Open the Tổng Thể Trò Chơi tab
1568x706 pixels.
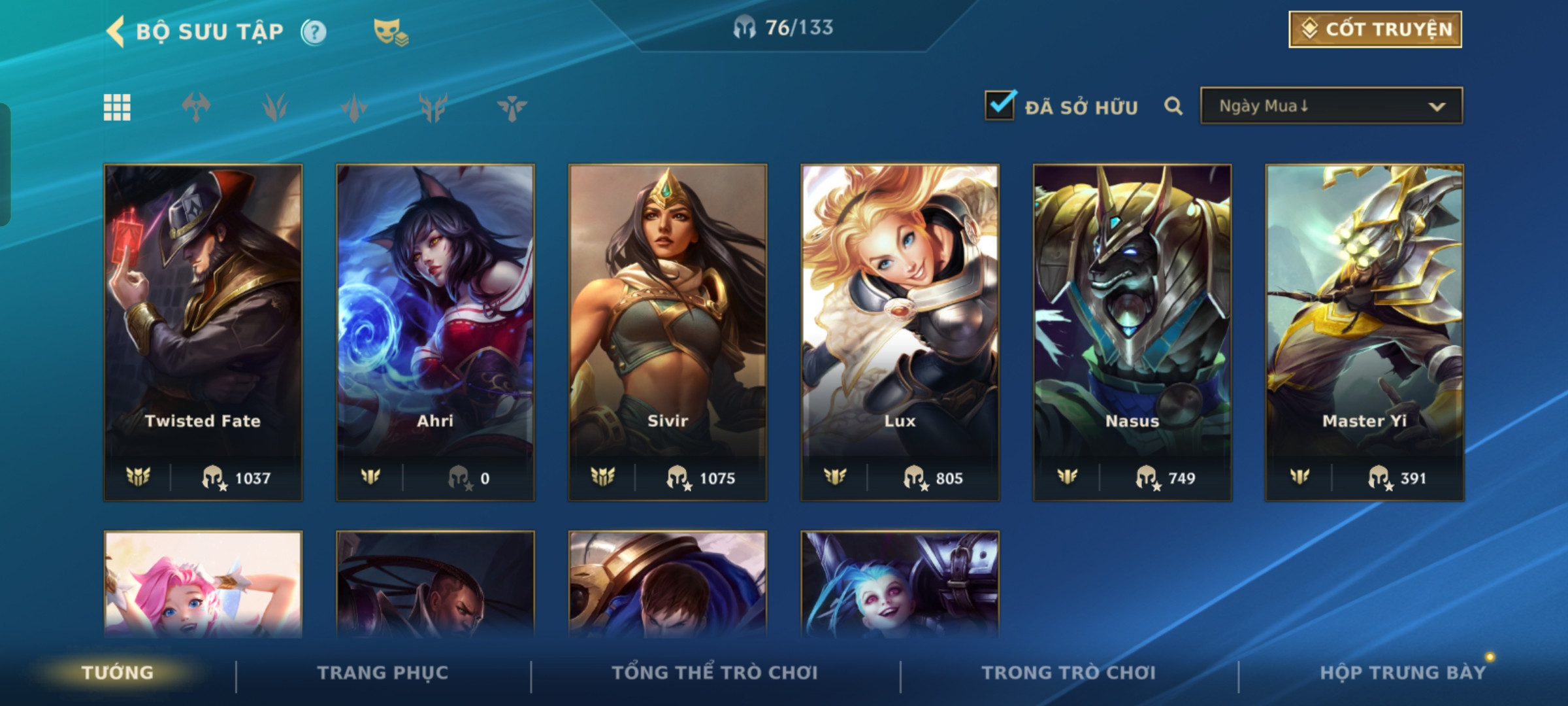715,673
